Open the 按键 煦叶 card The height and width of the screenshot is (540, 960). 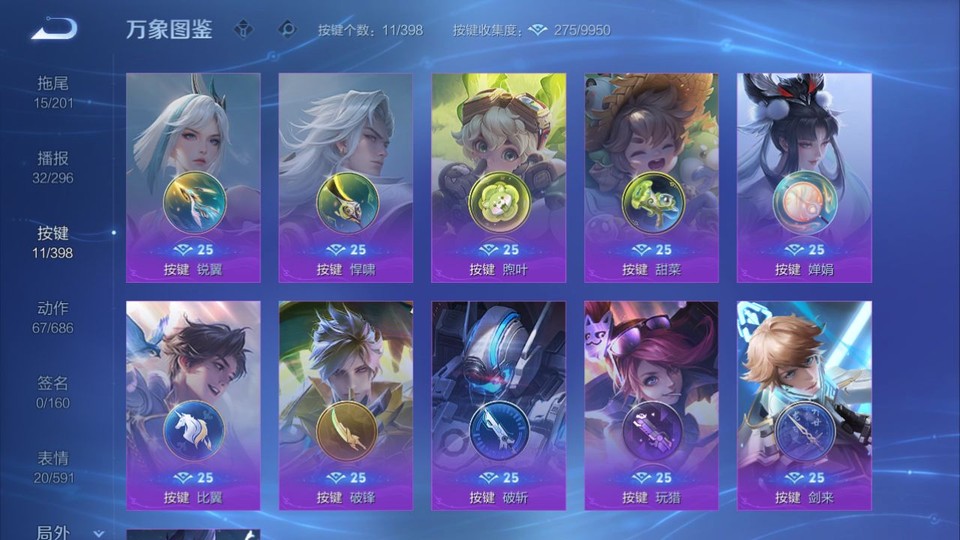point(499,178)
